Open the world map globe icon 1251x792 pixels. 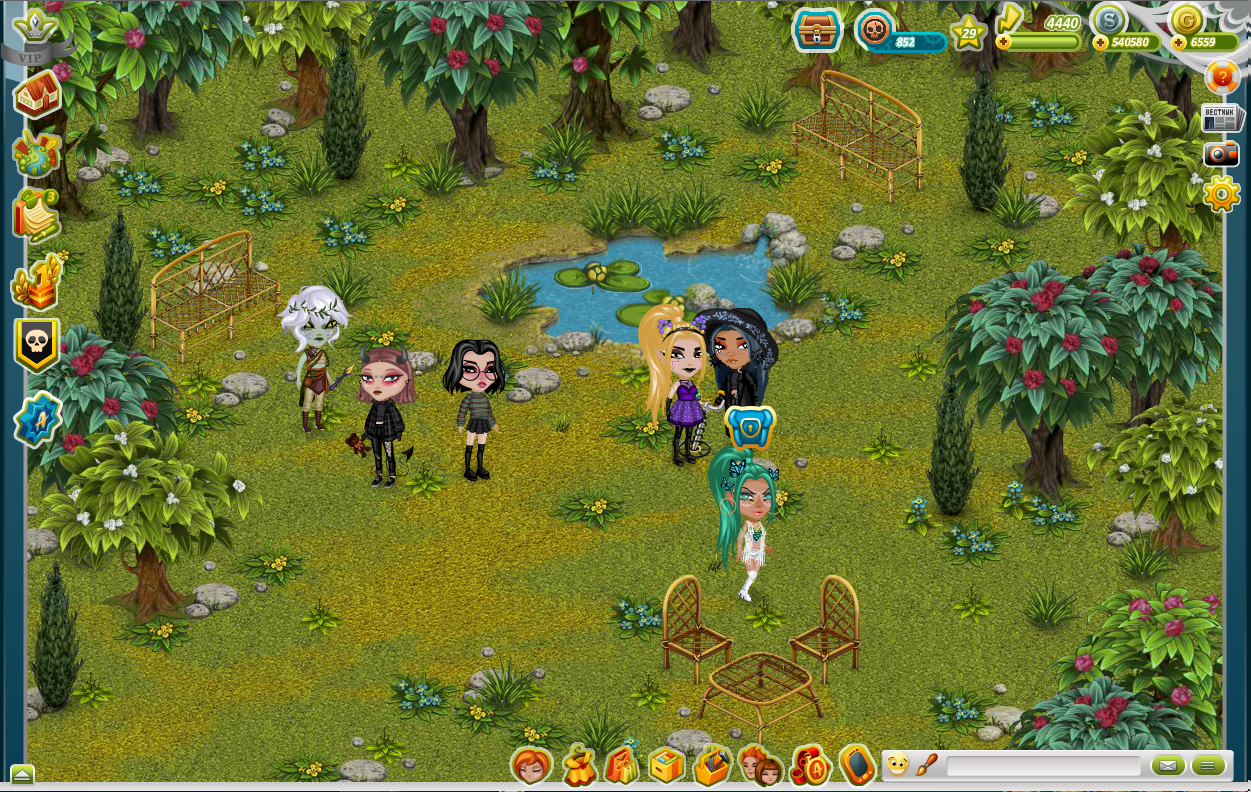coord(37,154)
